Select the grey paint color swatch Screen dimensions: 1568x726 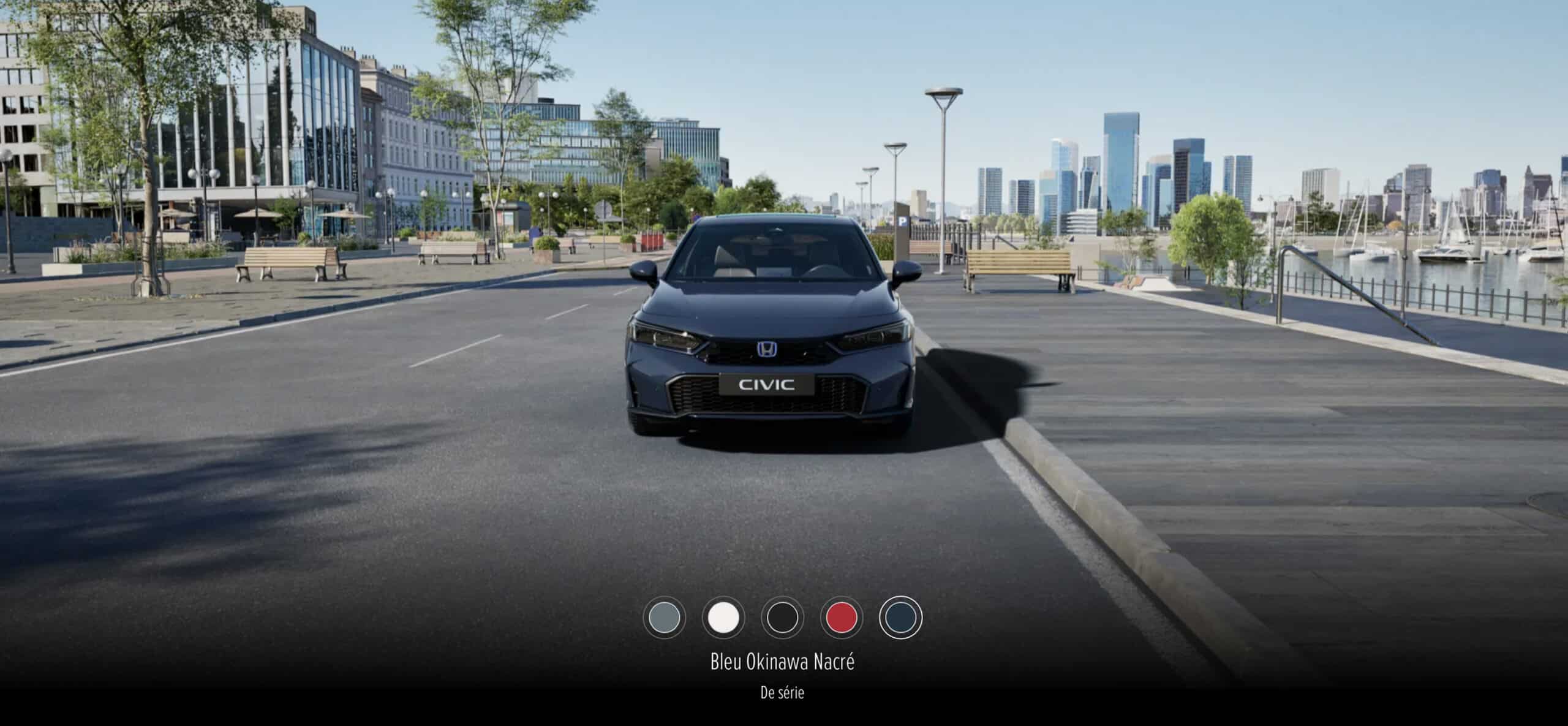pos(665,617)
